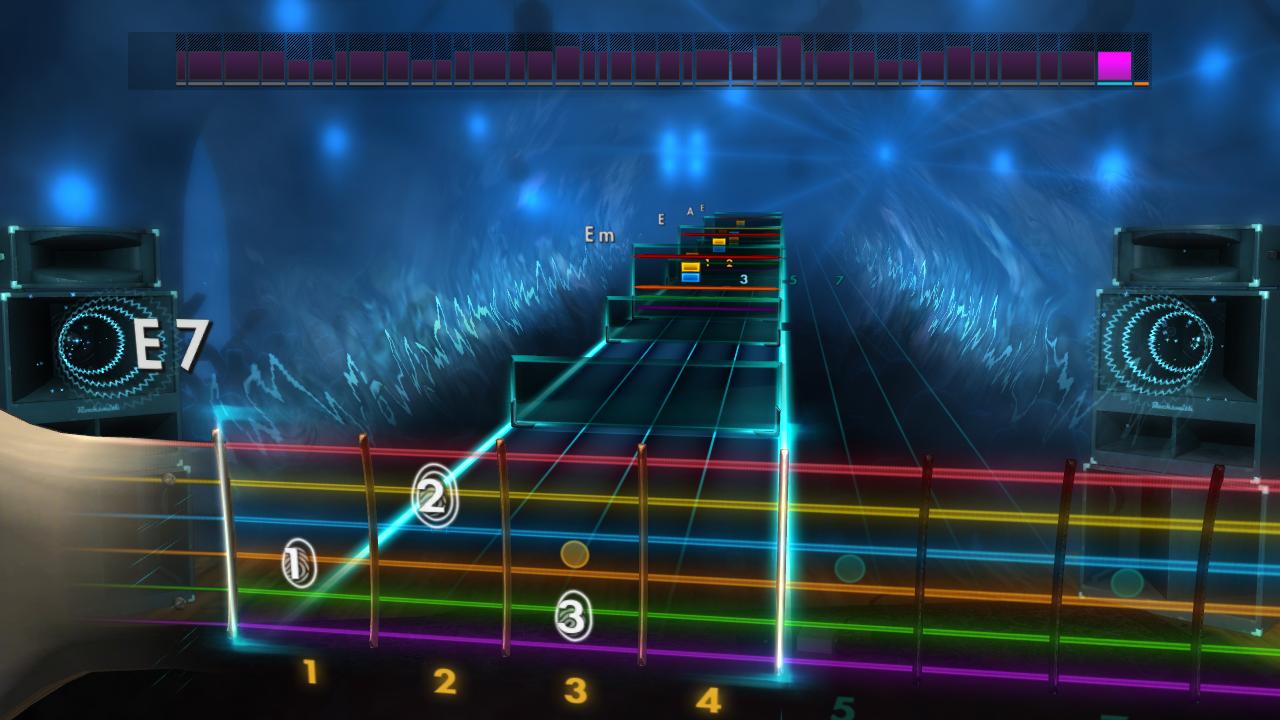Click the E chord label in the distance
The image size is (1280, 720).
pos(661,220)
